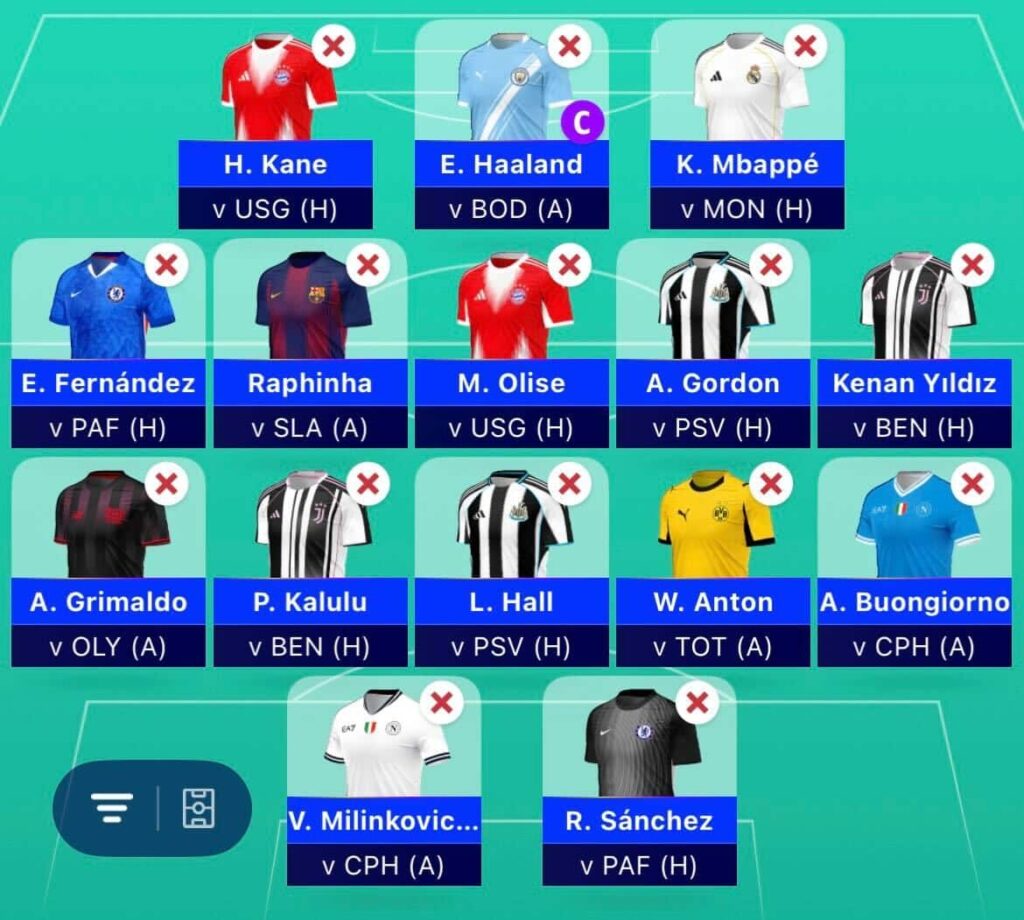The height and width of the screenshot is (920, 1024).
Task: Remove M. Olise from the team
Action: [x=569, y=265]
